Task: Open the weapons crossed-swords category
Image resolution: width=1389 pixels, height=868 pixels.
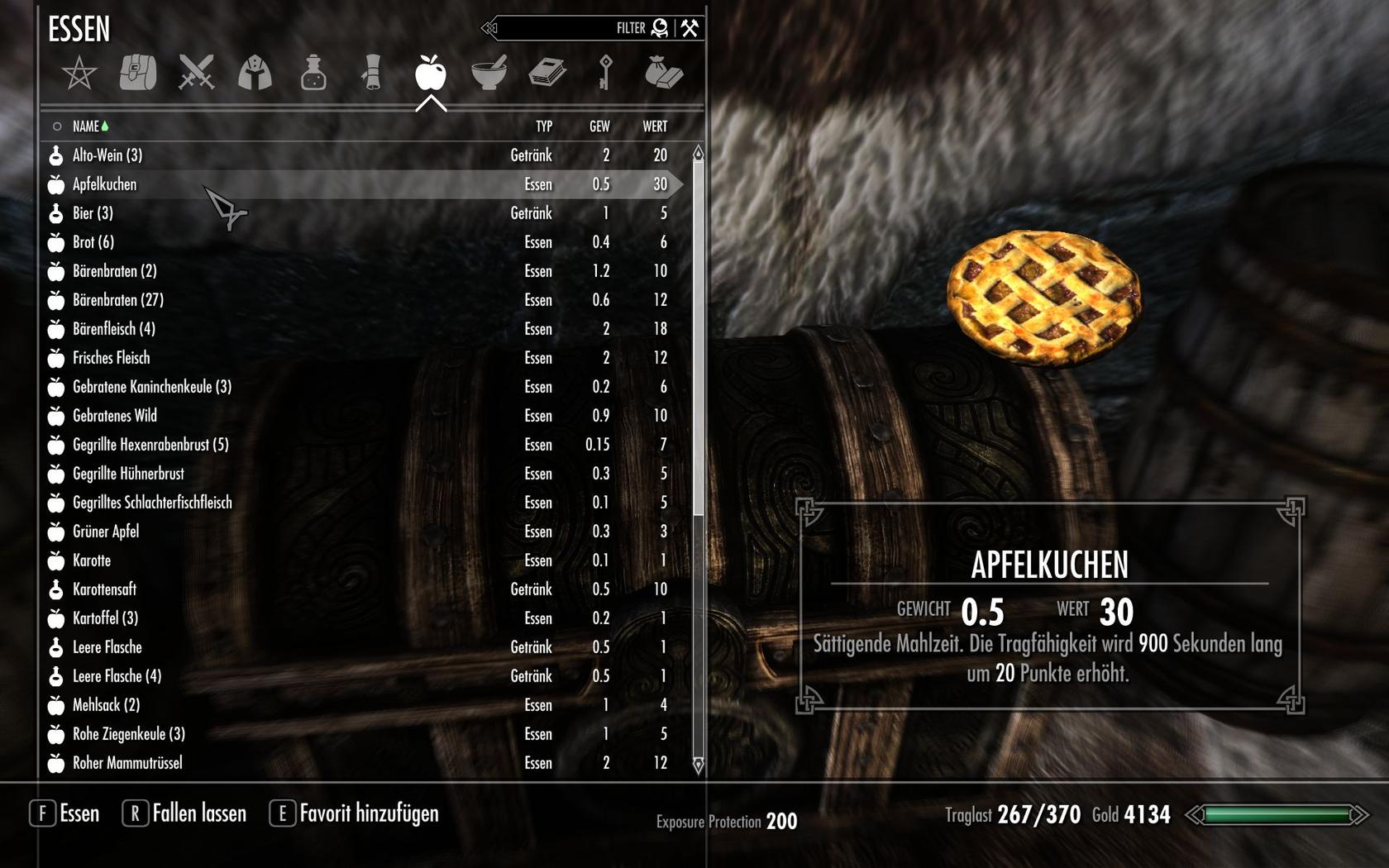Action: [196, 73]
